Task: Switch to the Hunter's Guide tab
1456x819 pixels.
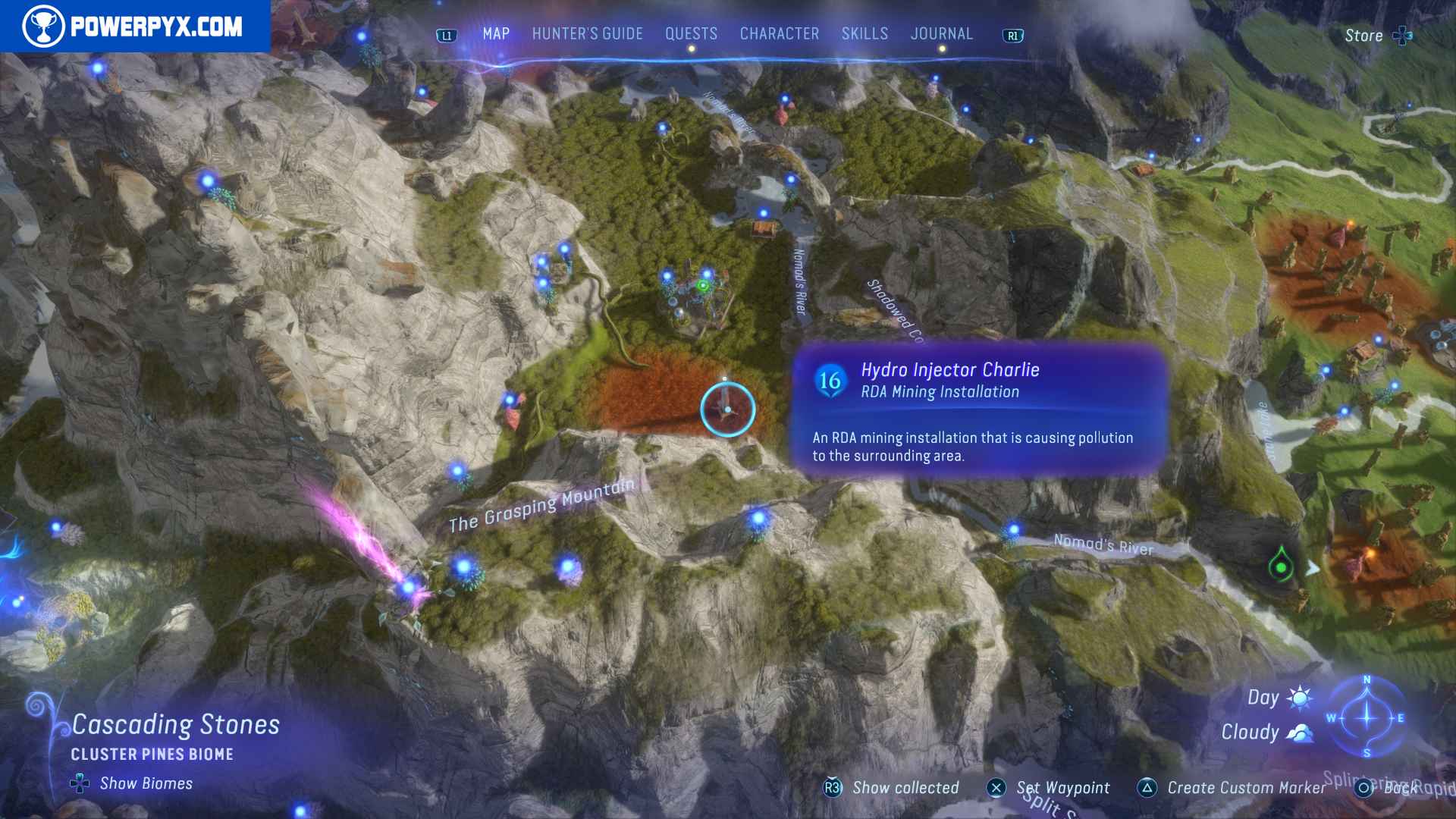Action: click(x=586, y=33)
